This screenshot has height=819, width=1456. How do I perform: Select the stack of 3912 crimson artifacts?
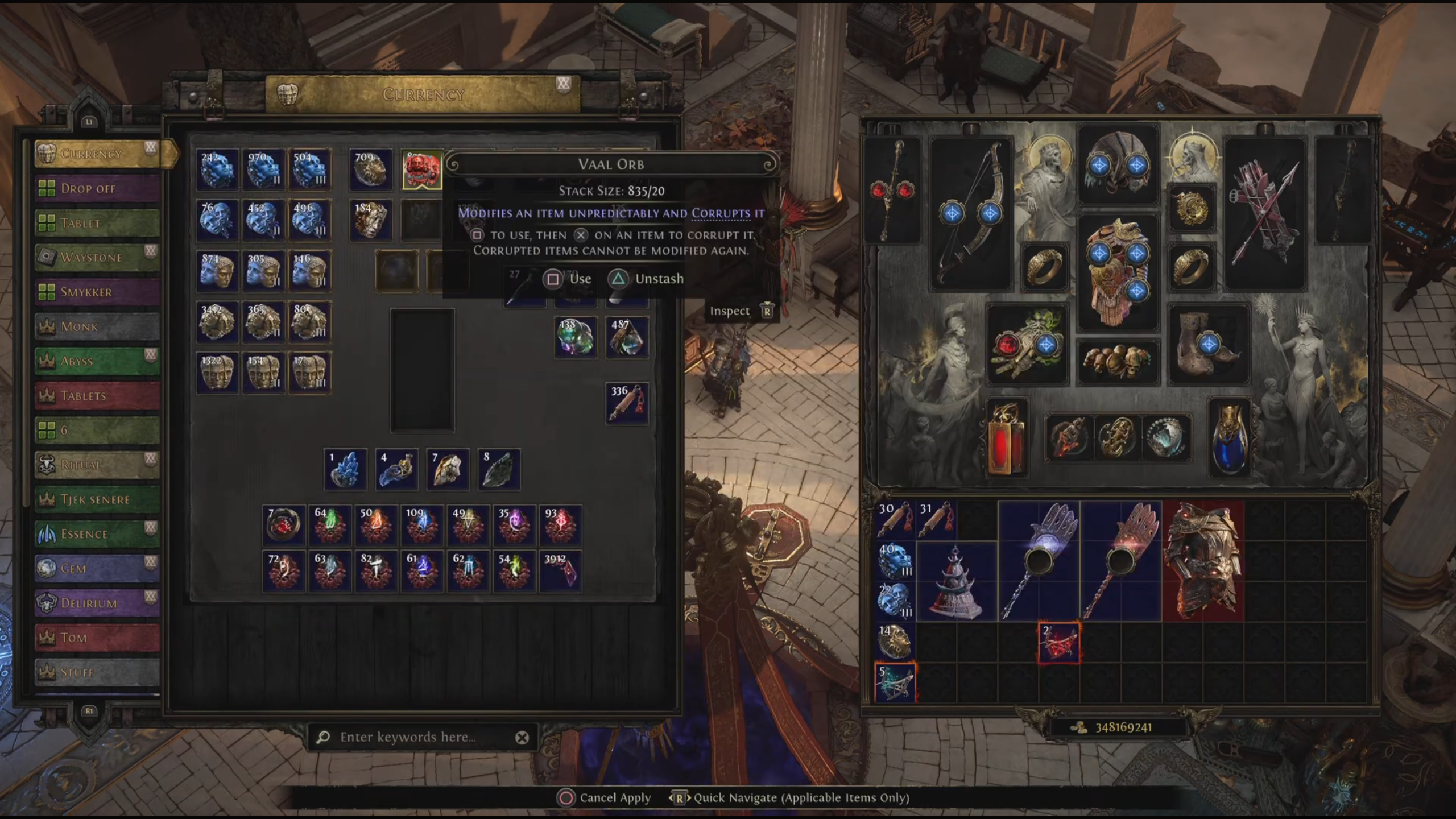point(560,570)
